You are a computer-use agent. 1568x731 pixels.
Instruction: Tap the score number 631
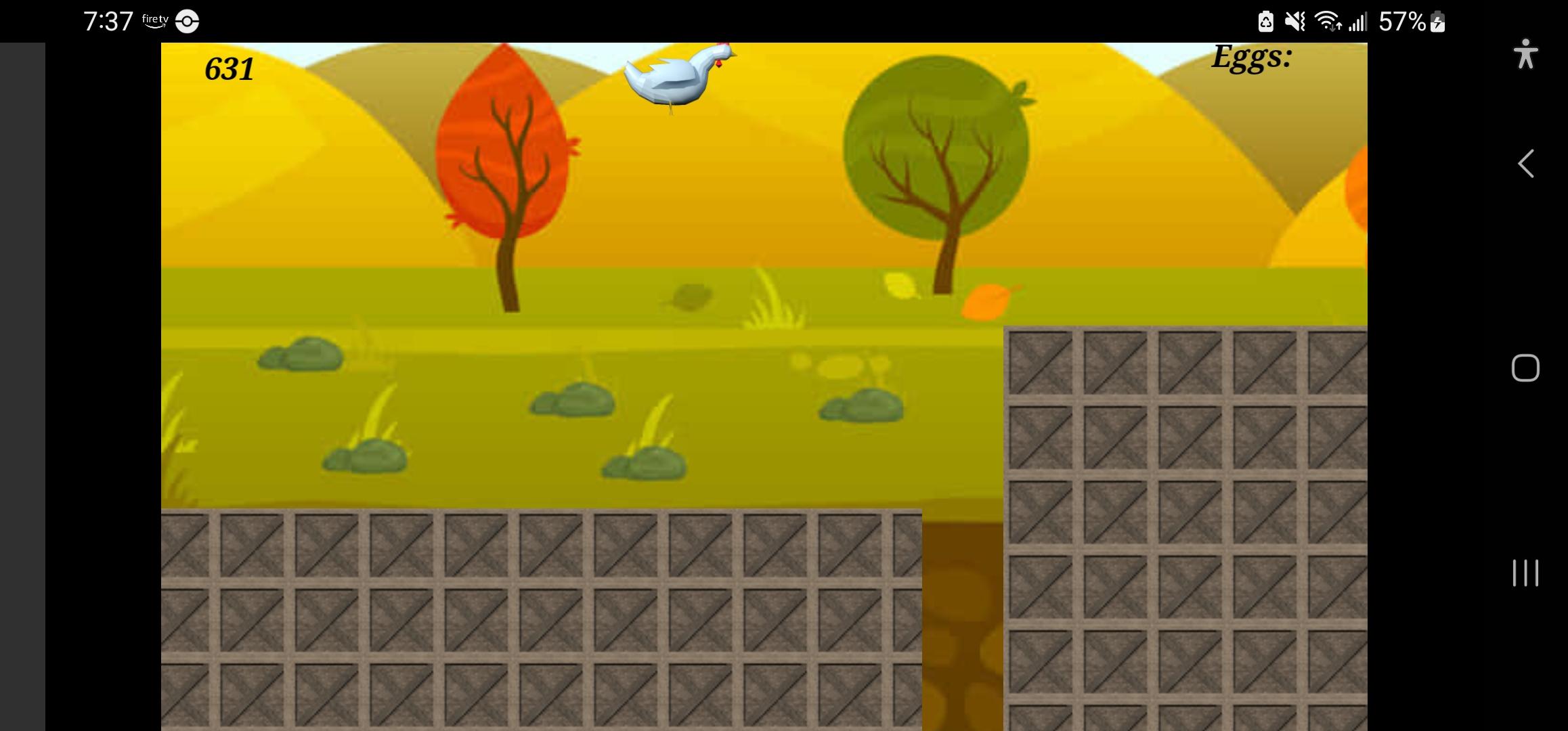tap(229, 68)
